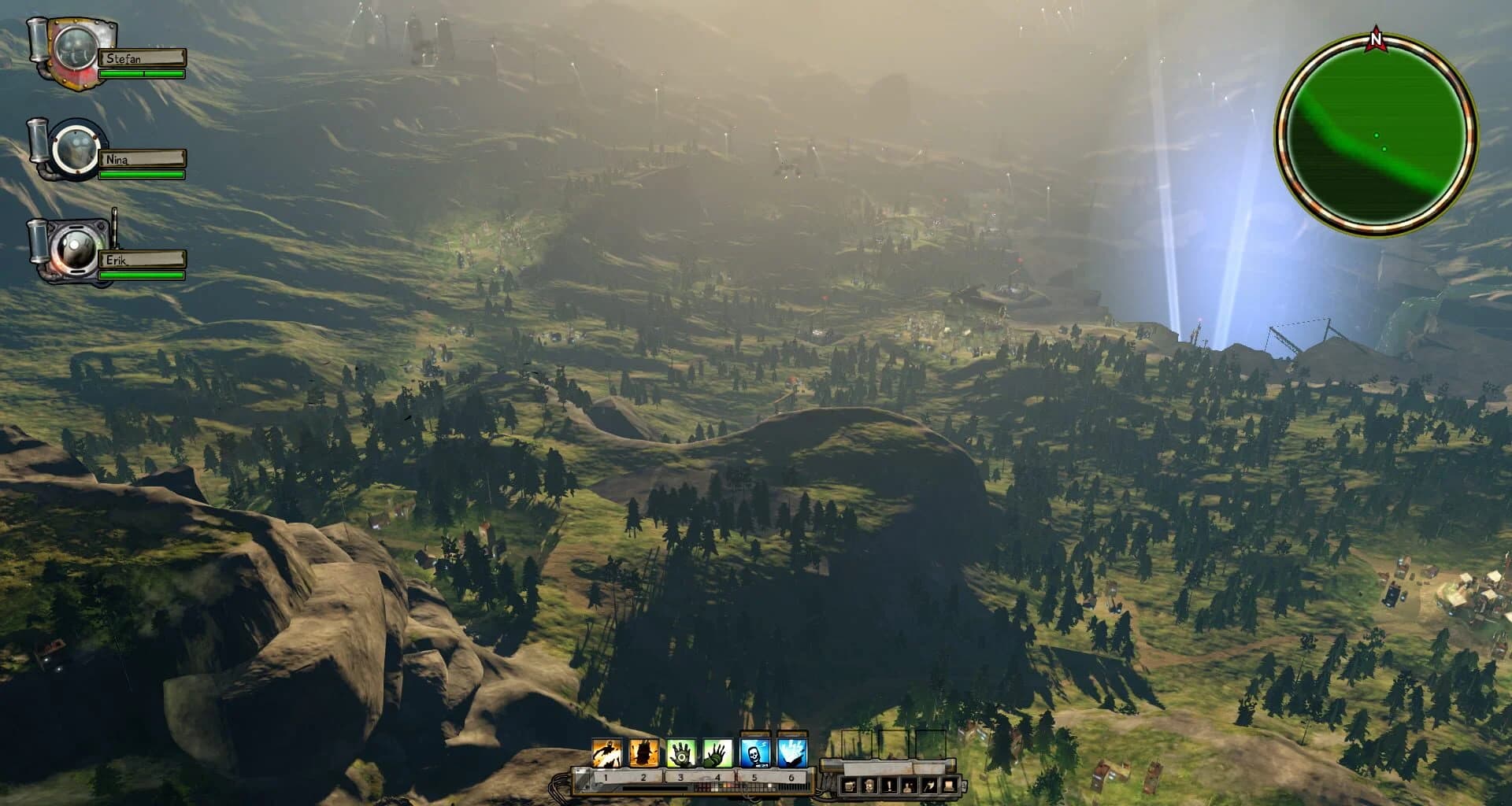1512x806 pixels.
Task: Click the hotbar tab labeled 5
Action: pos(755,777)
